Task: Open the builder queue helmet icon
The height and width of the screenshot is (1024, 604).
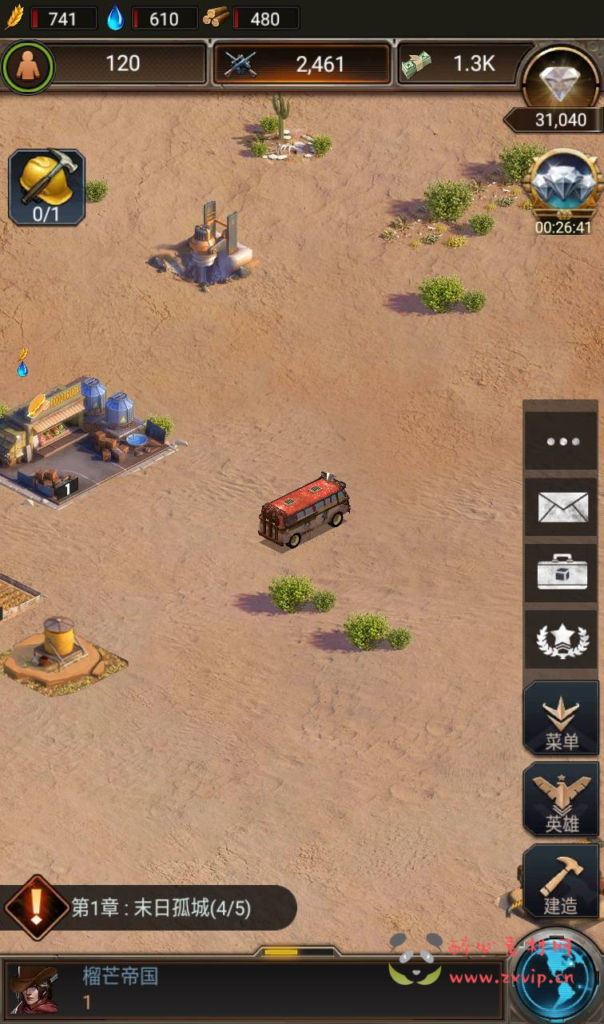Action: pyautogui.click(x=47, y=186)
